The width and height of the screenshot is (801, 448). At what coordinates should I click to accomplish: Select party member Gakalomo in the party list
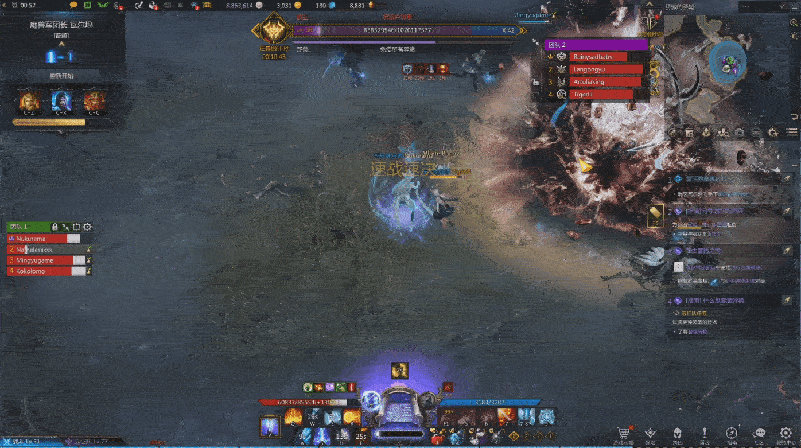click(x=45, y=270)
